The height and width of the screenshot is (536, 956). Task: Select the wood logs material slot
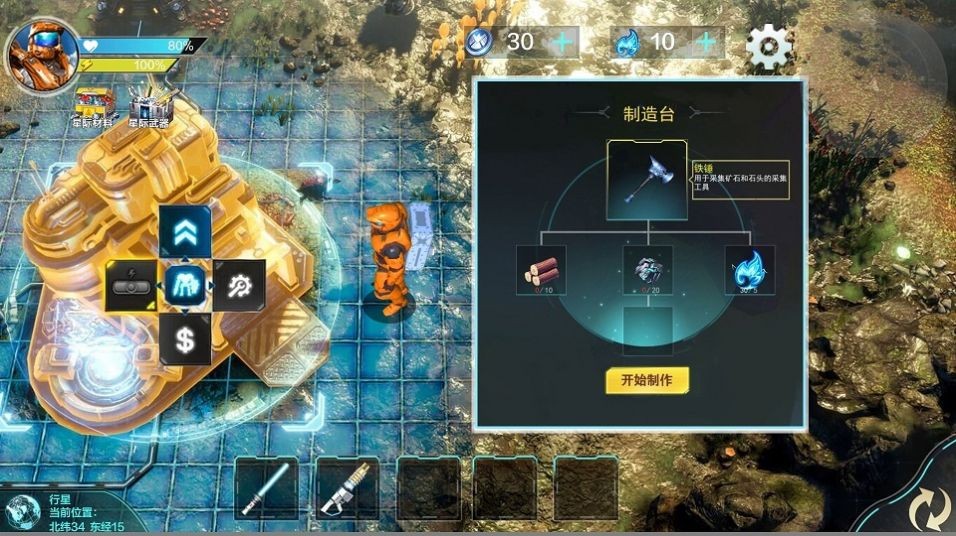pyautogui.click(x=541, y=270)
